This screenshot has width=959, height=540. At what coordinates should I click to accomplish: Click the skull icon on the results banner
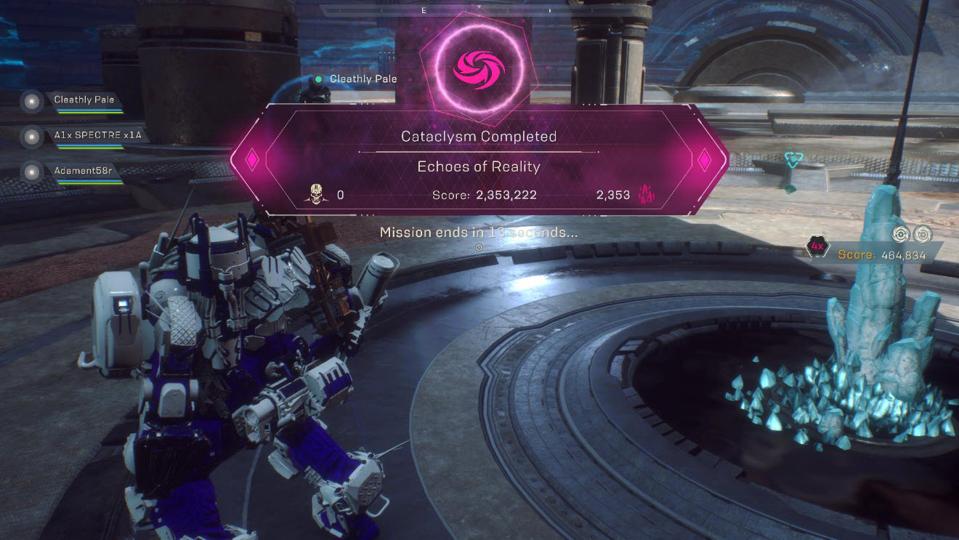[x=316, y=194]
